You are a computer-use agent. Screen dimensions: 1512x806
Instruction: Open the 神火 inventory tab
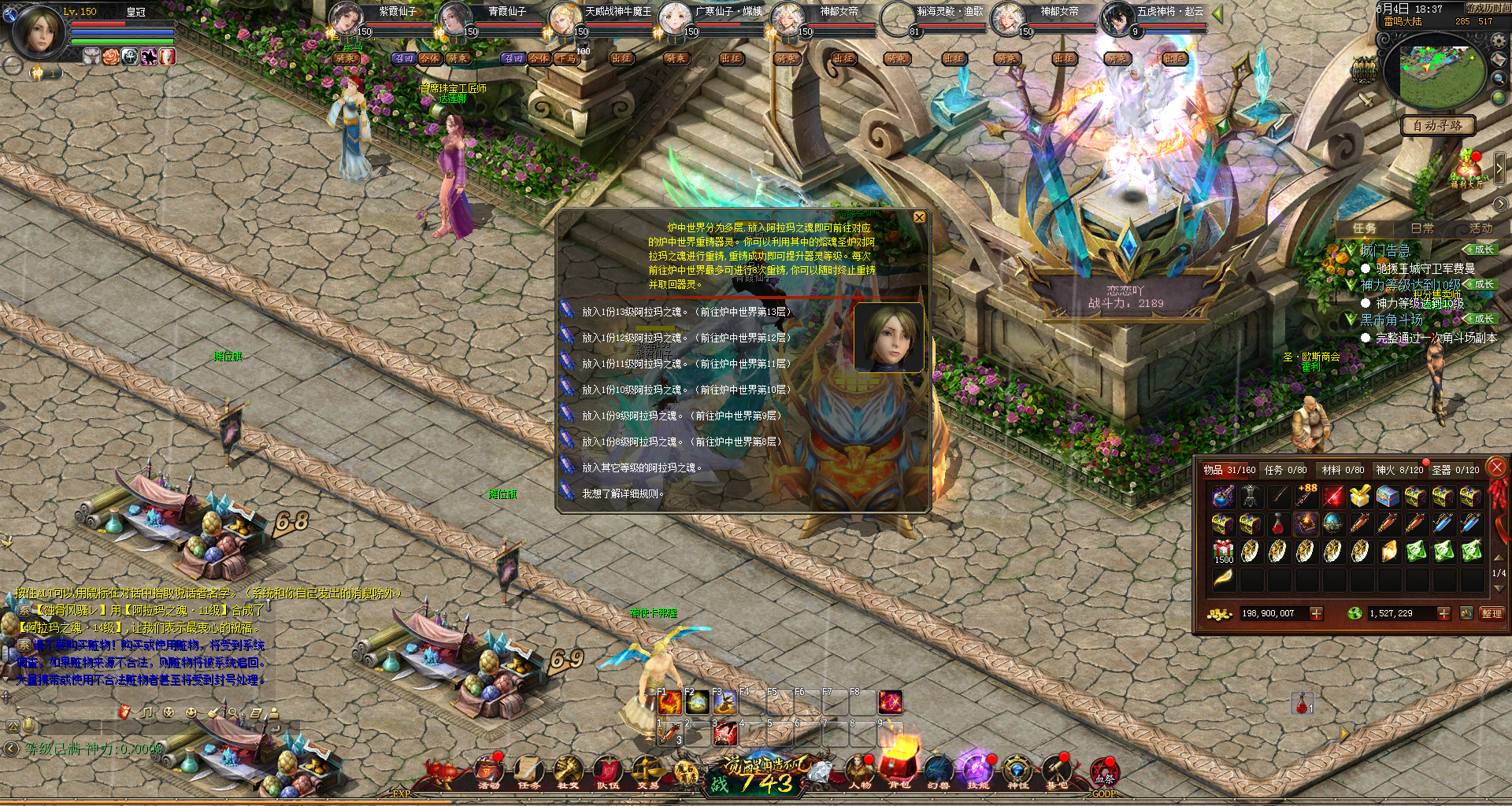click(x=1399, y=470)
